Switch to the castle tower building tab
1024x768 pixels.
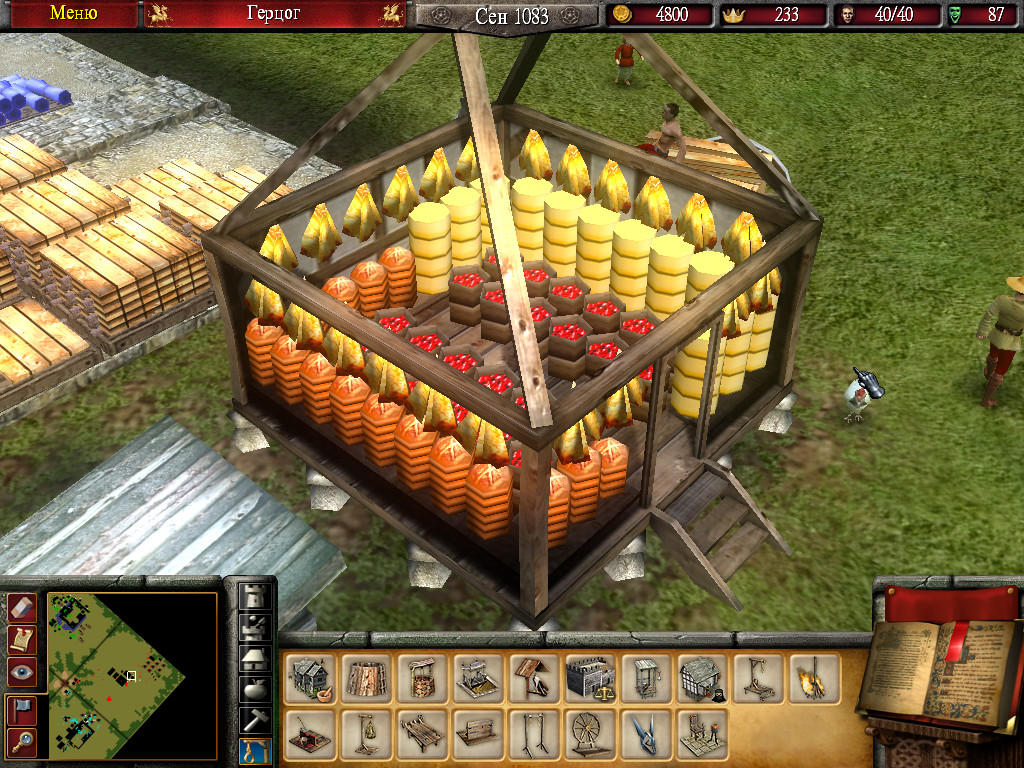(x=256, y=597)
